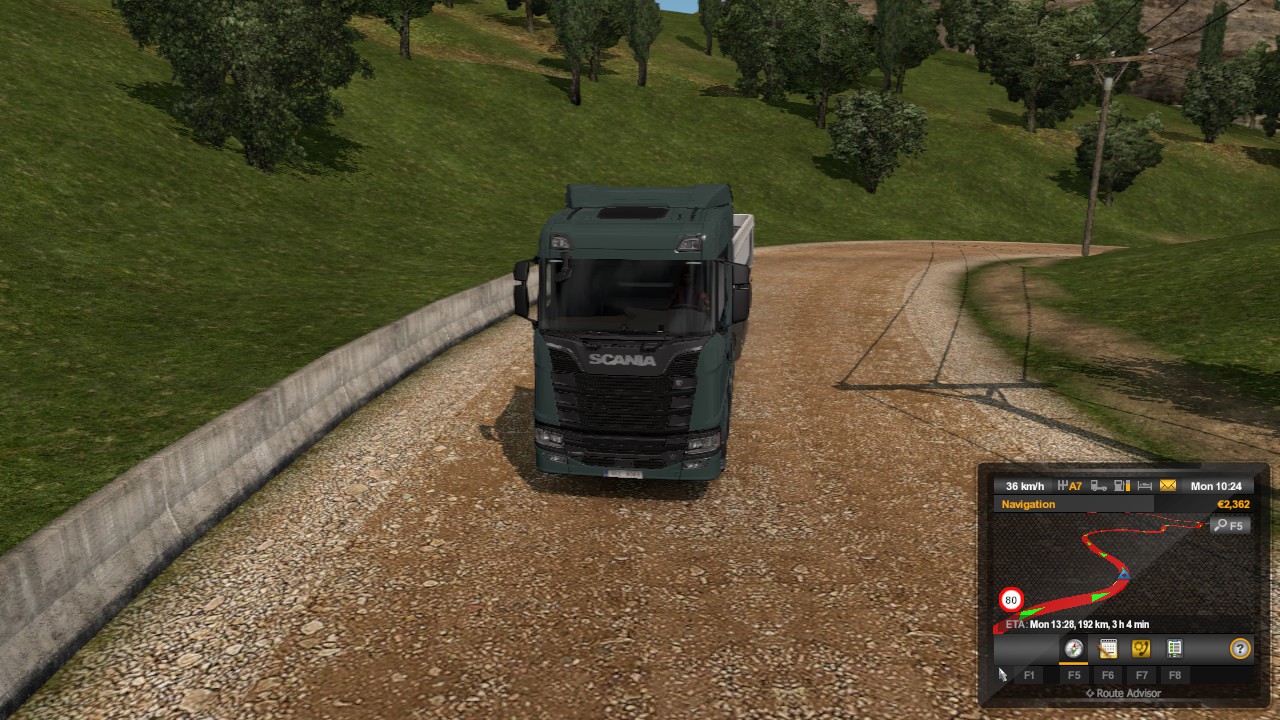Show the truck info tab
The image size is (1280, 720).
pos(1175,648)
